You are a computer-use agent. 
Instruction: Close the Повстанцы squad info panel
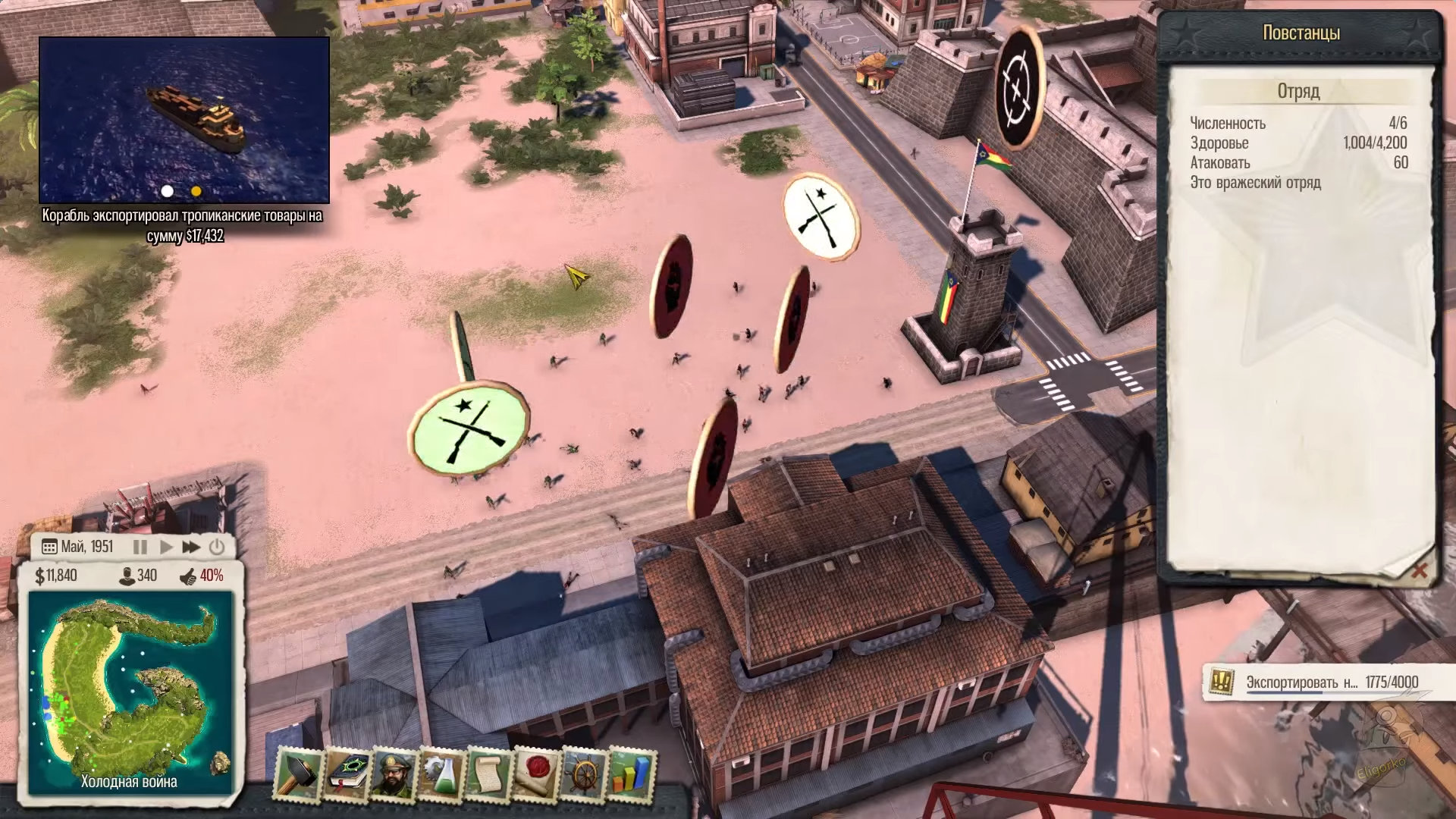[1418, 570]
